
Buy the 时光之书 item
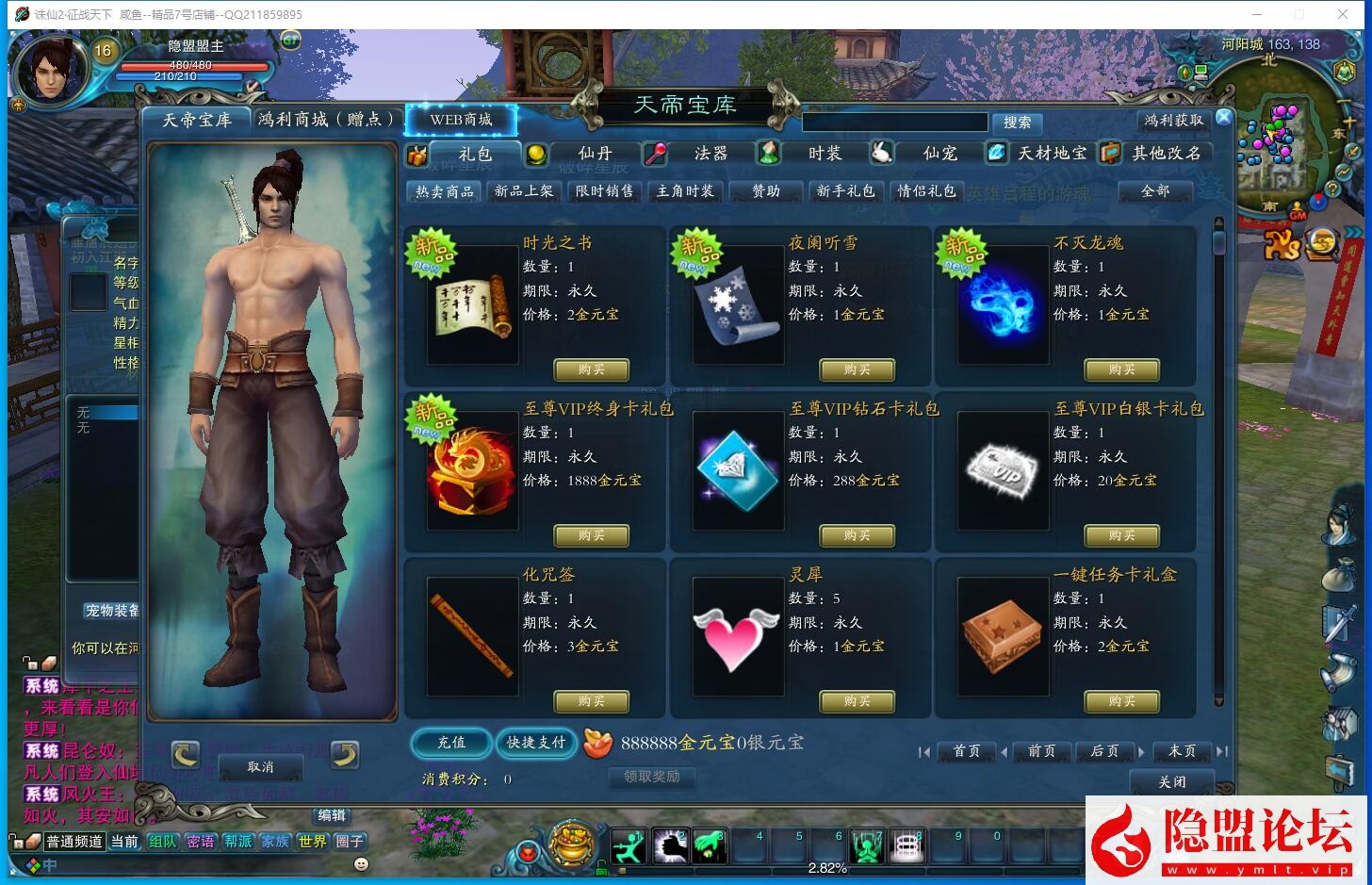591,369
